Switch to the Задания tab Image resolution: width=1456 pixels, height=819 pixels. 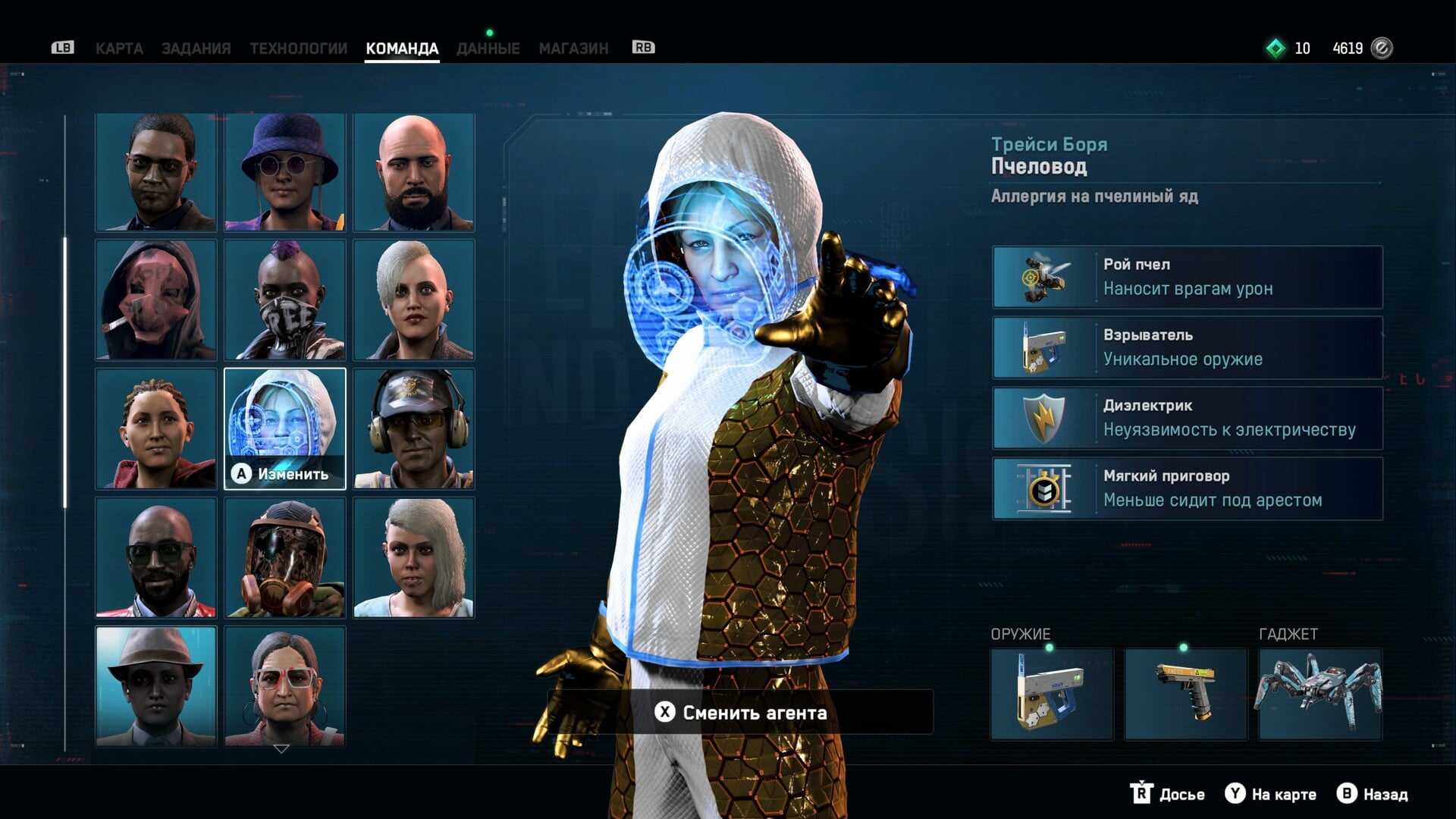[x=196, y=49]
